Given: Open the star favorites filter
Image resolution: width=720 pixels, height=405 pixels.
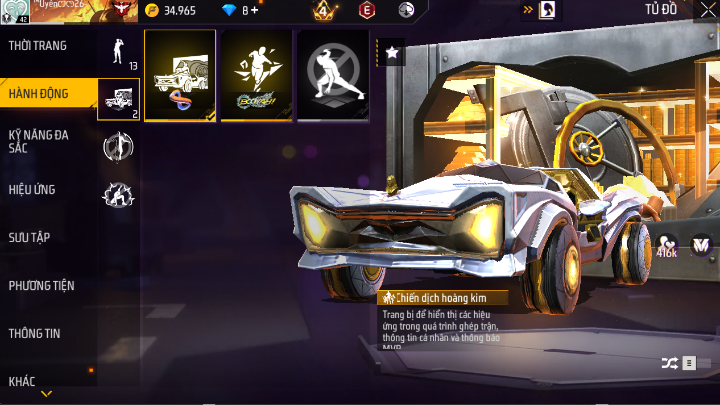Looking at the screenshot, I should tap(392, 53).
